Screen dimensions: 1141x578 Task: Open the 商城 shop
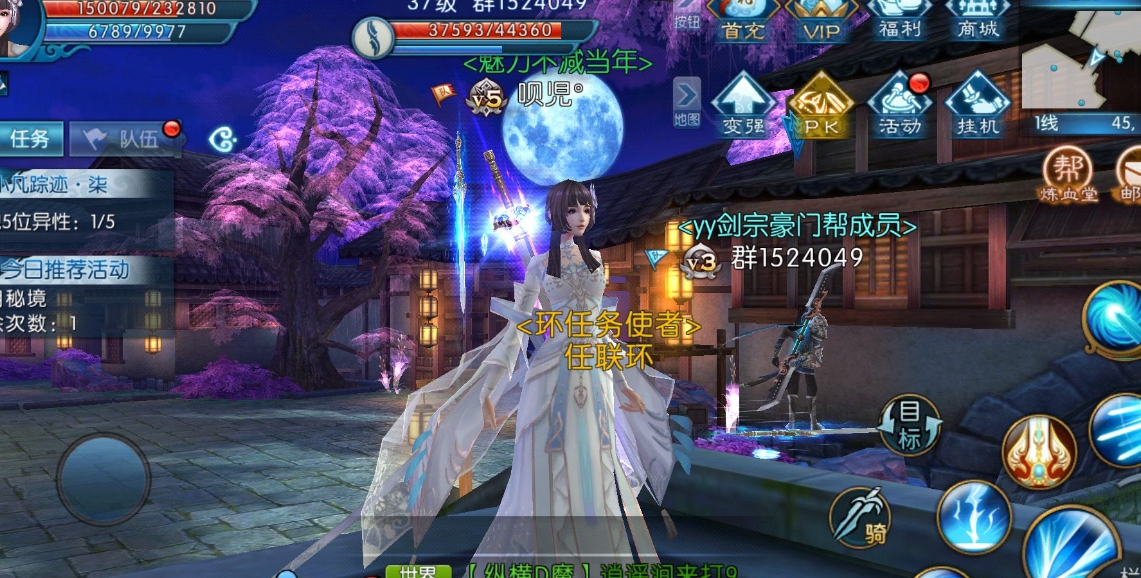tap(977, 18)
